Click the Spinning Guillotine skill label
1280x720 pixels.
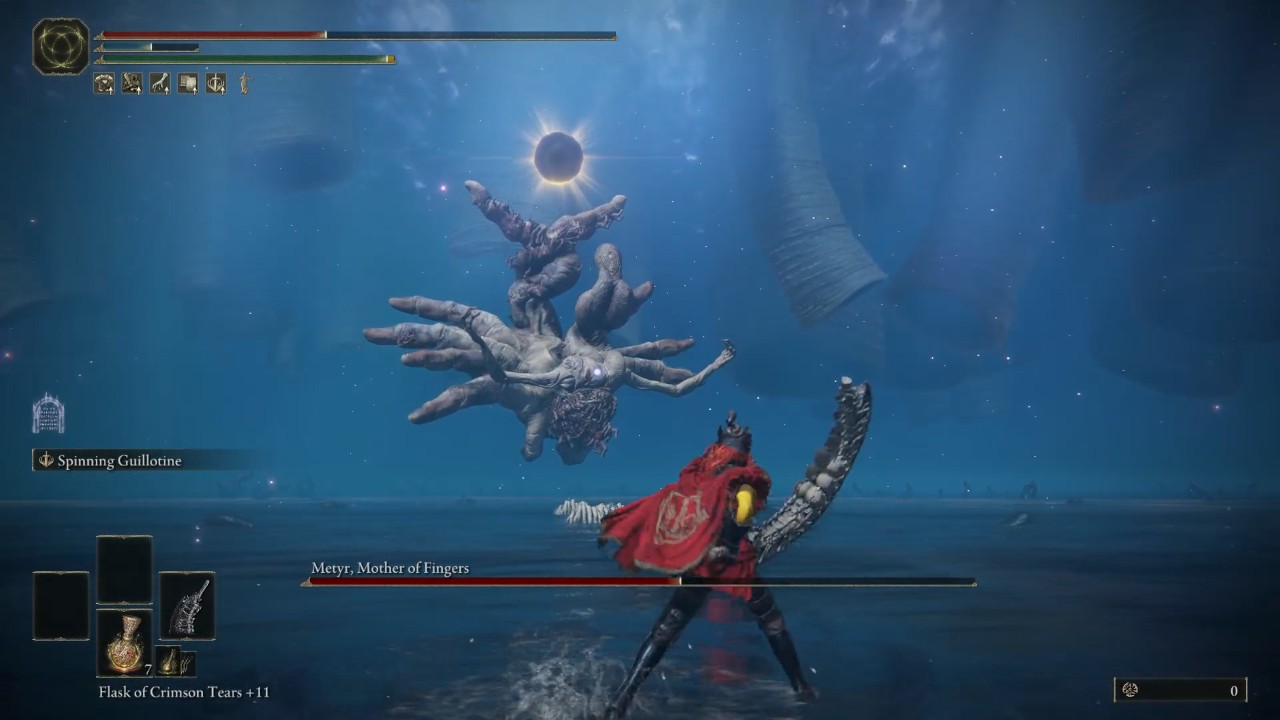tap(120, 460)
